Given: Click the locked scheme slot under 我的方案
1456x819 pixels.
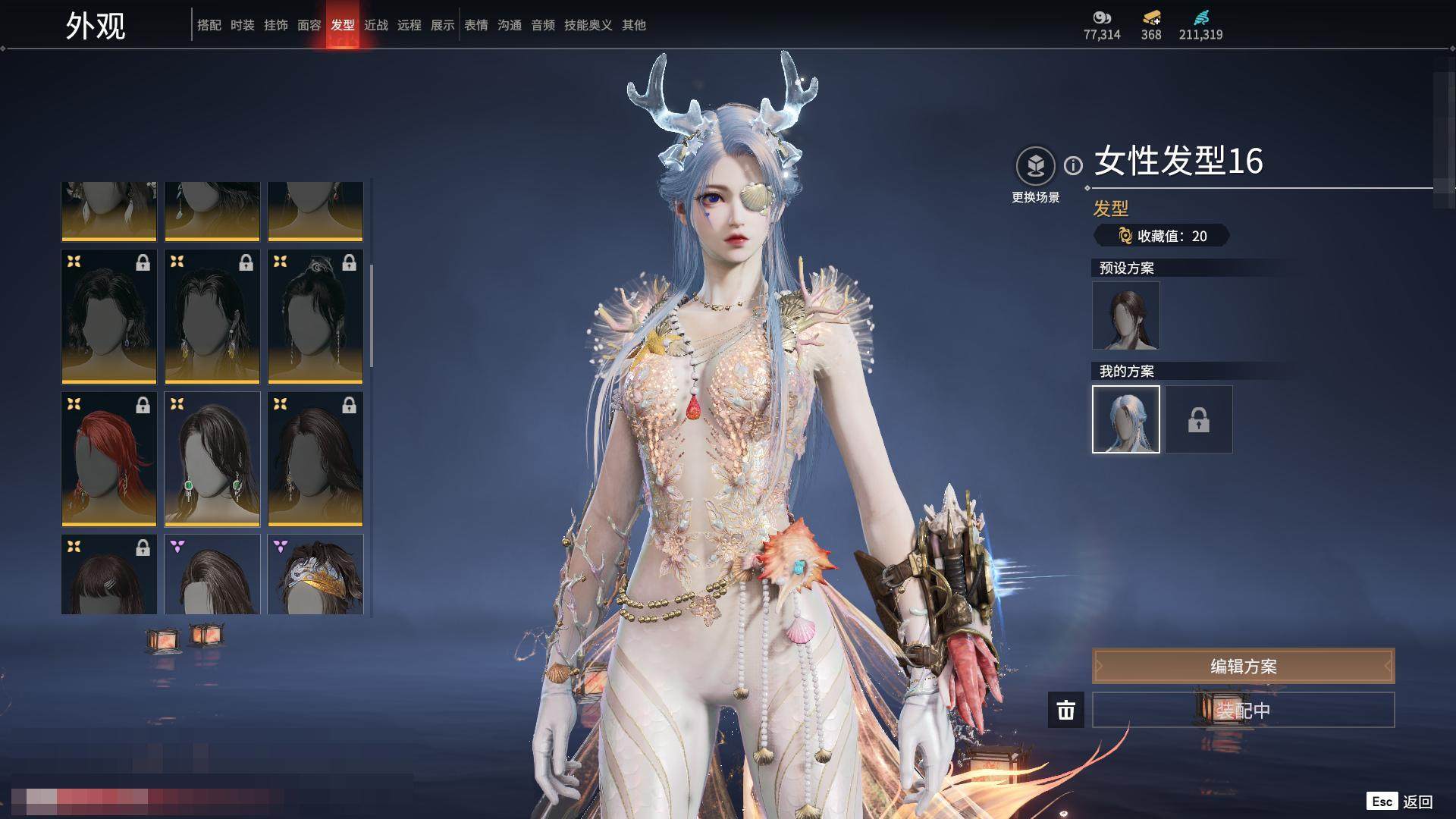Looking at the screenshot, I should coord(1198,419).
